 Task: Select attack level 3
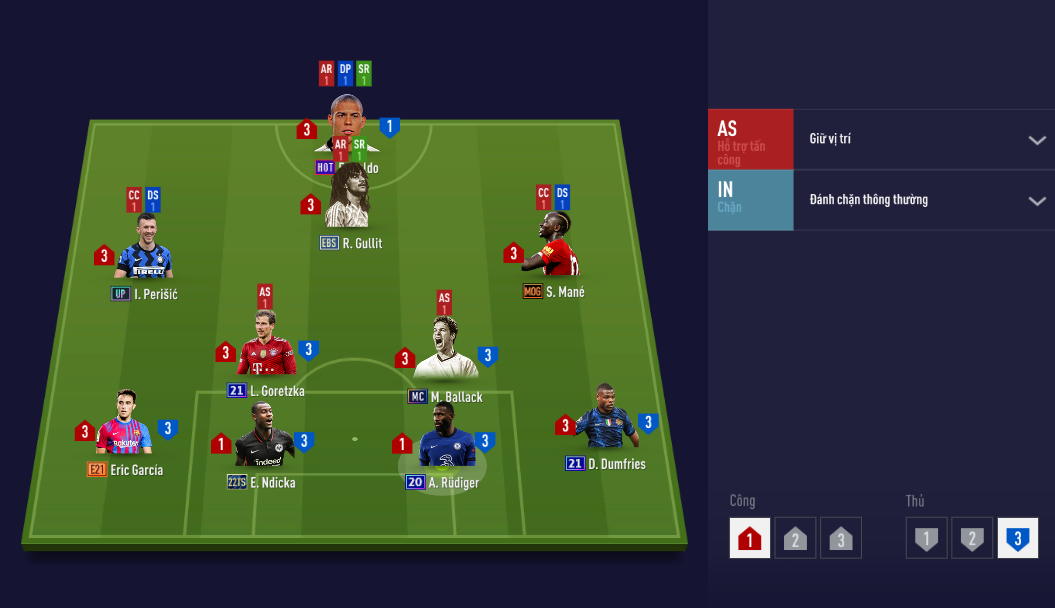pyautogui.click(x=840, y=539)
